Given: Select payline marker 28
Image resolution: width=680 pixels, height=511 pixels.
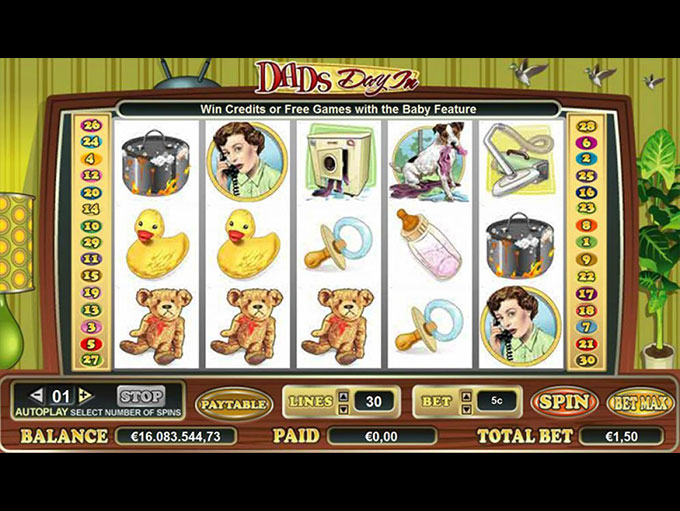Looking at the screenshot, I should 587,125.
